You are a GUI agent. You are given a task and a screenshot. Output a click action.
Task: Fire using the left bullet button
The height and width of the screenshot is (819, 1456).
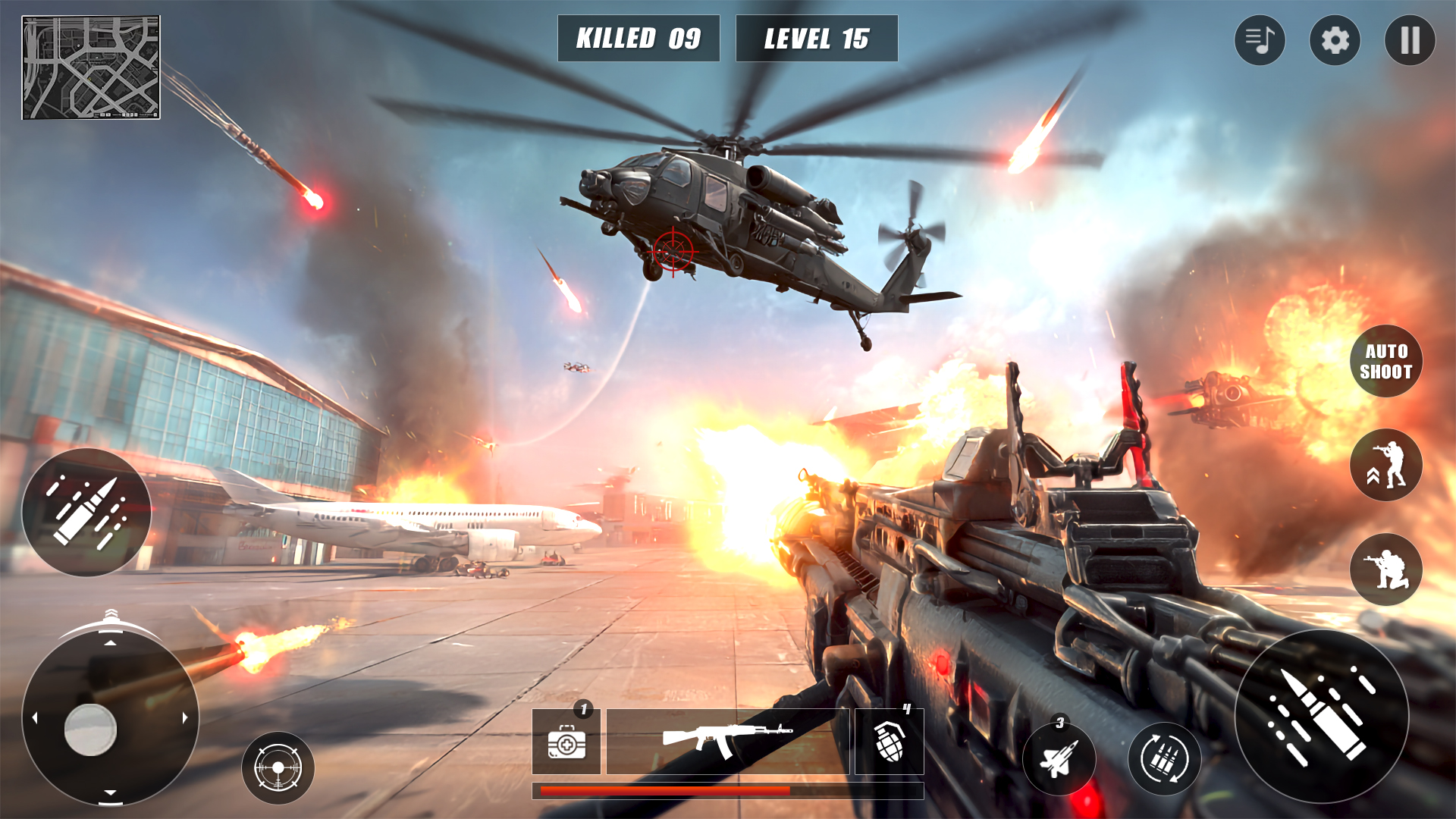point(86,512)
